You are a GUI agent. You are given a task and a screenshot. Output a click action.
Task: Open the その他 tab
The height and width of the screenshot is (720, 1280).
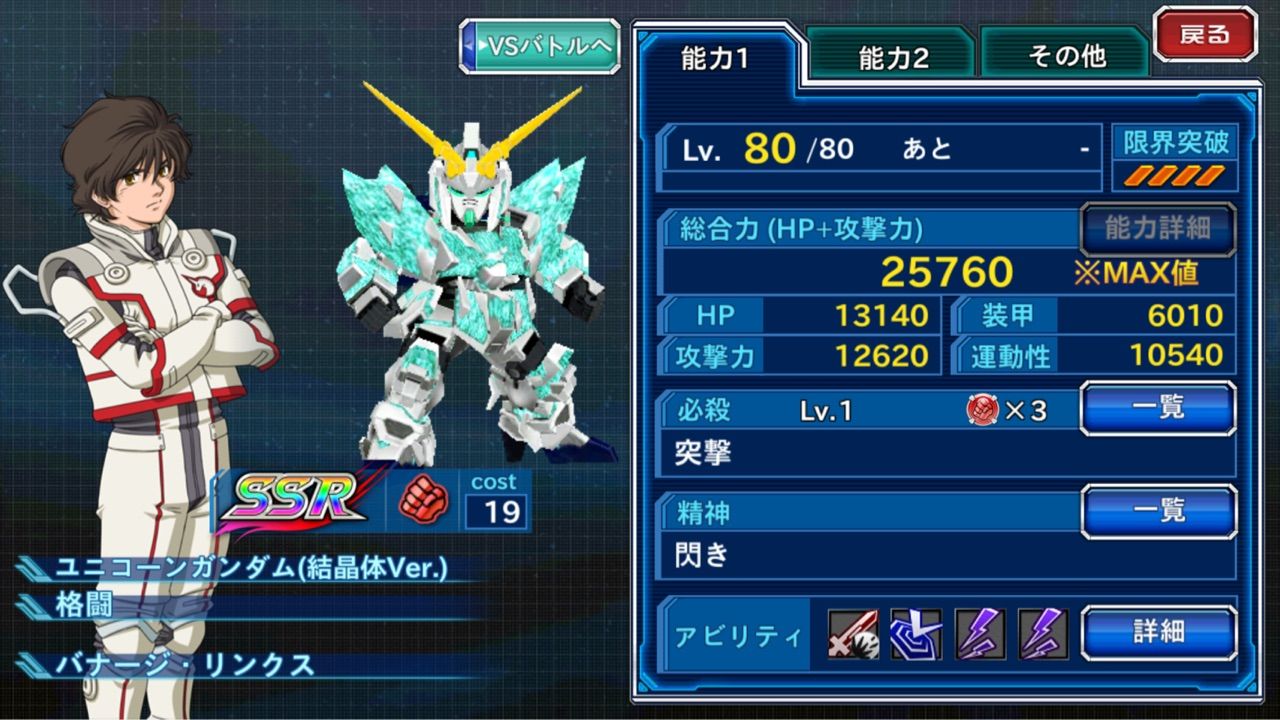point(1064,57)
